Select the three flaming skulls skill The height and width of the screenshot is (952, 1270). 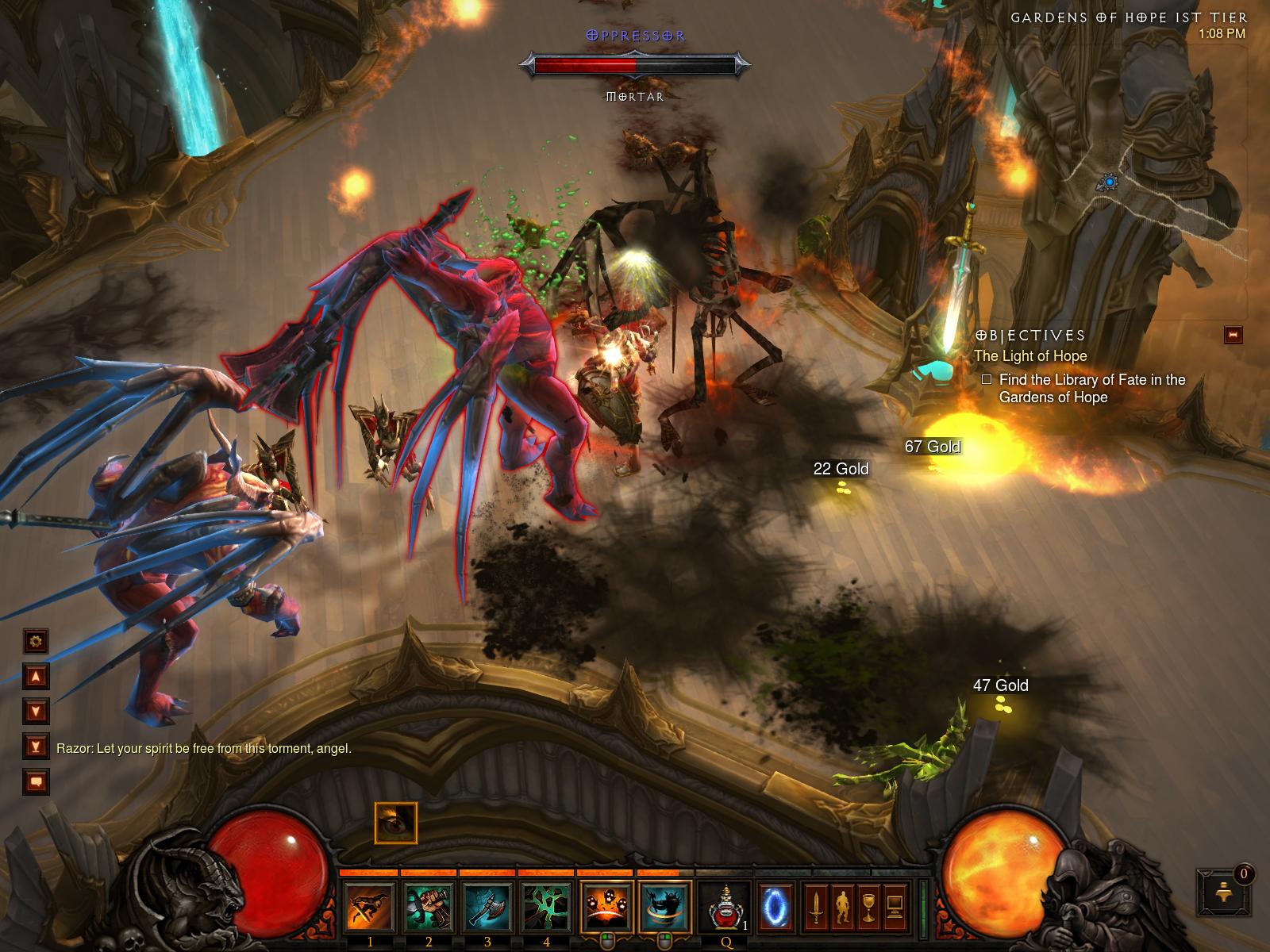coord(606,907)
